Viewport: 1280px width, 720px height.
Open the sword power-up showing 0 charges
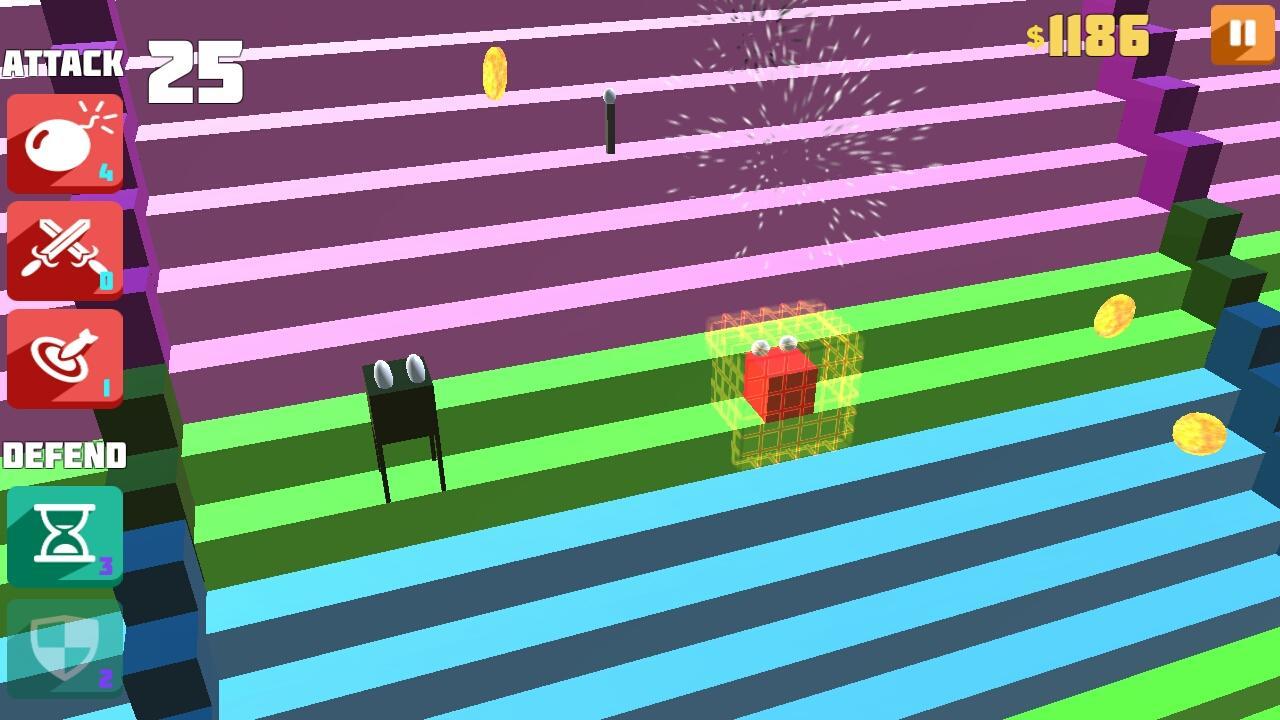[x=64, y=249]
